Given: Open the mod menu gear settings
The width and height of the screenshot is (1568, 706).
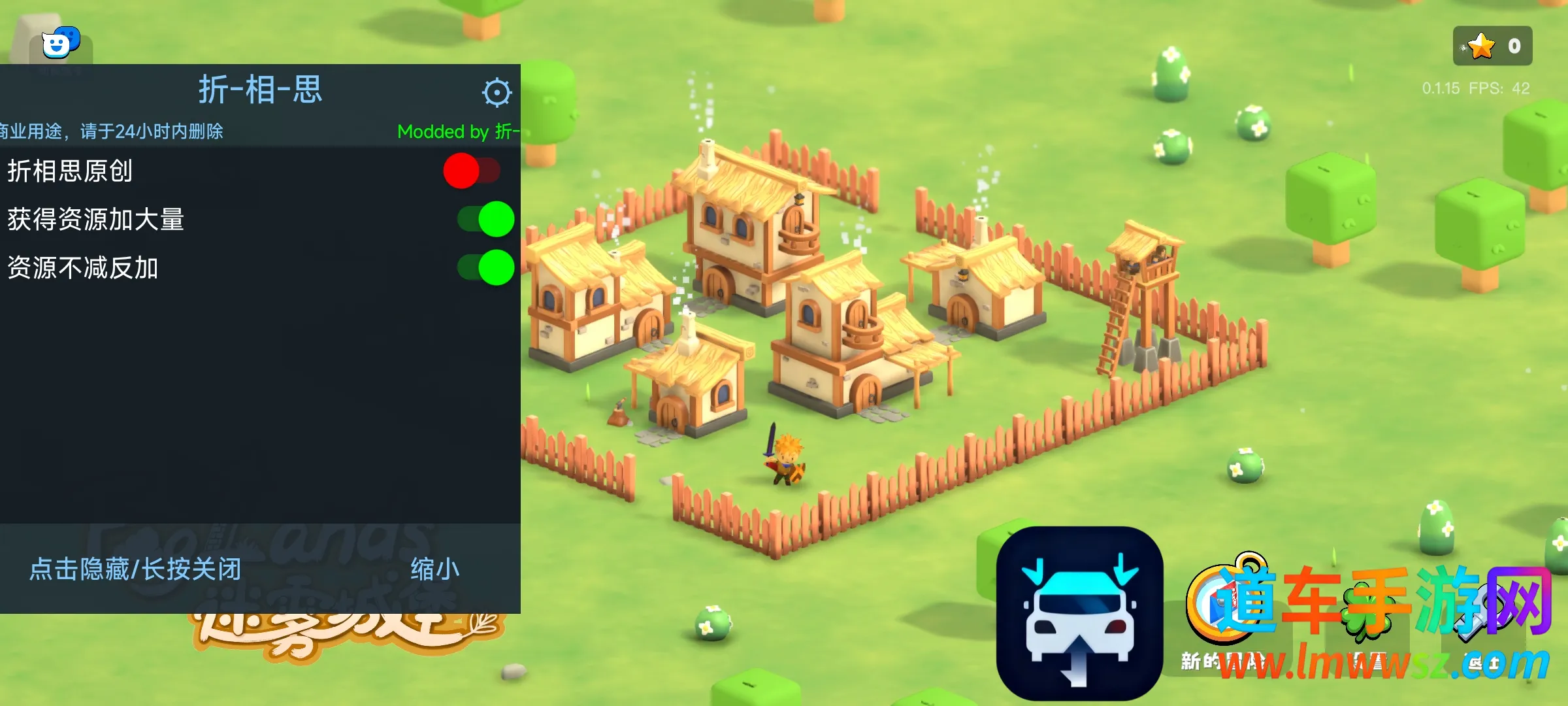Looking at the screenshot, I should [x=497, y=93].
